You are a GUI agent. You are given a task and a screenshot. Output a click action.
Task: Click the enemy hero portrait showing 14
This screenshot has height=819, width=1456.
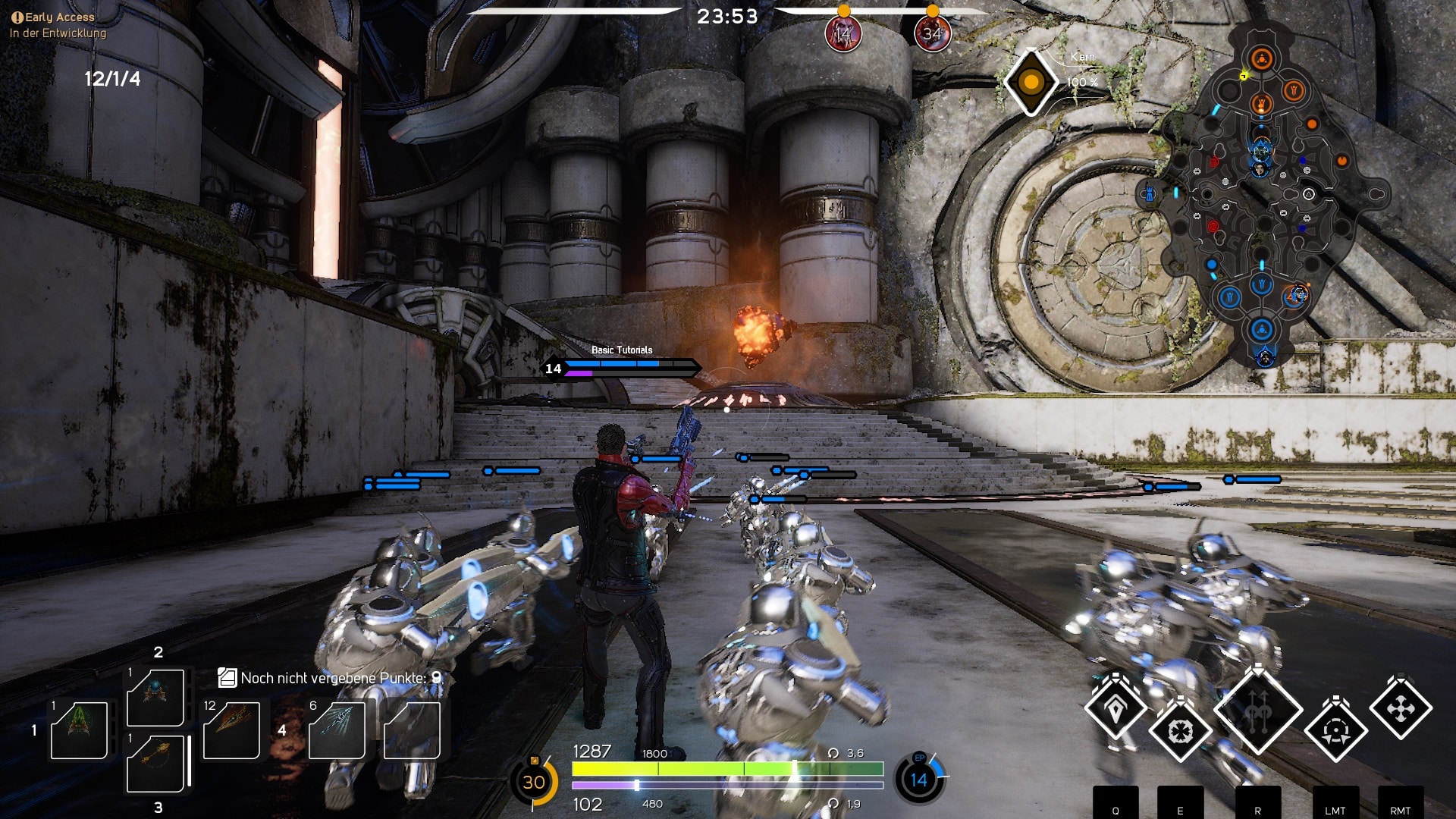tap(843, 34)
